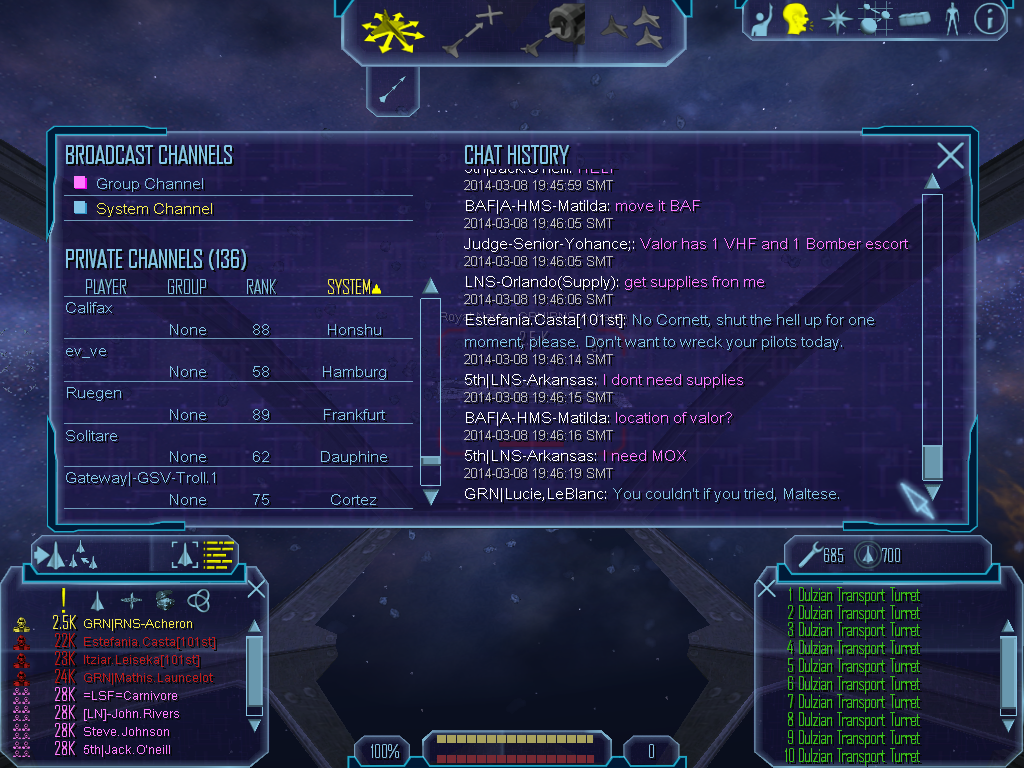The image size is (1024, 768).
Task: Close the weapons list panel
Action: pyautogui.click(x=767, y=588)
